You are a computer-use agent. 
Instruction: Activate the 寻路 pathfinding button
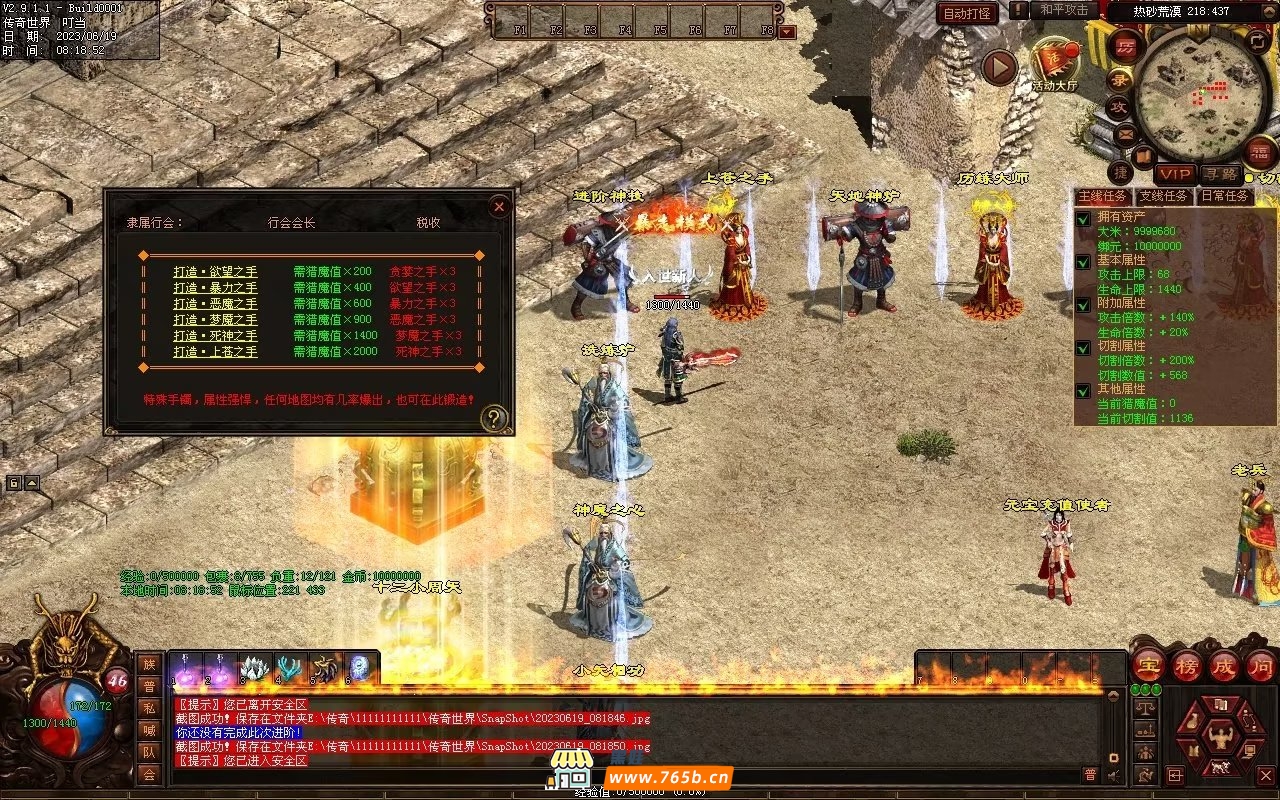(1219, 175)
